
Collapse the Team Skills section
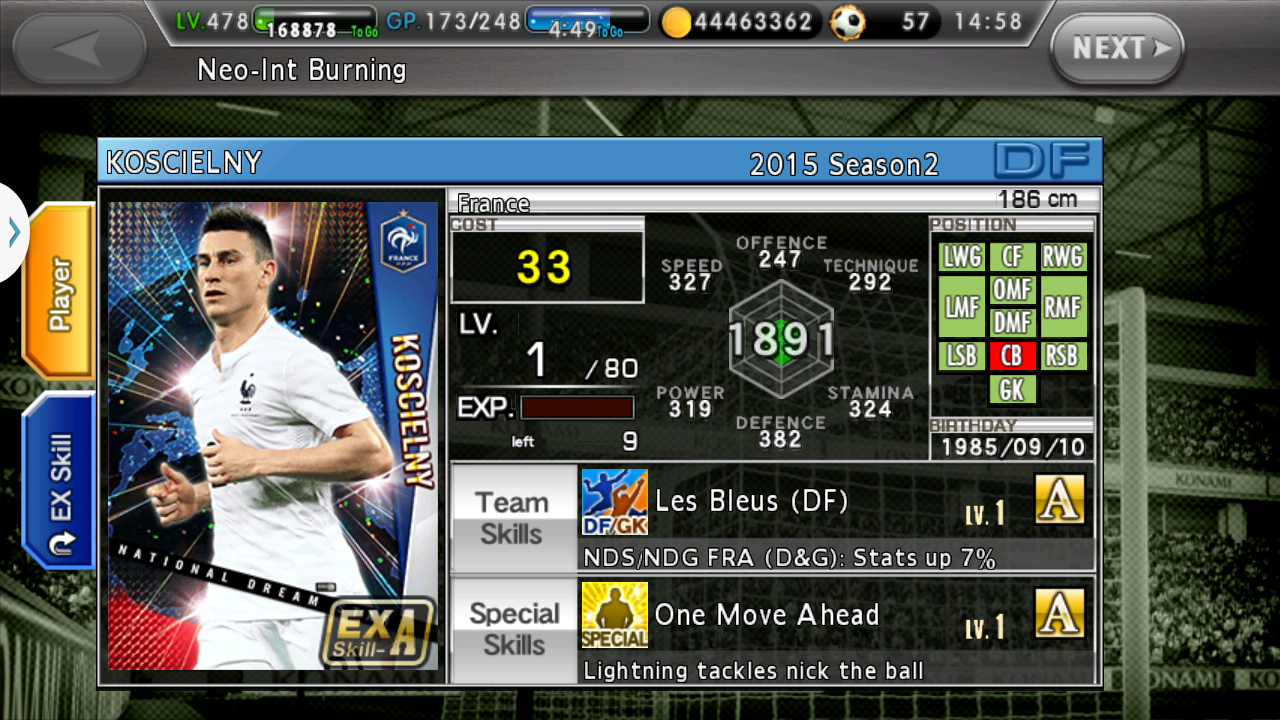pos(513,517)
